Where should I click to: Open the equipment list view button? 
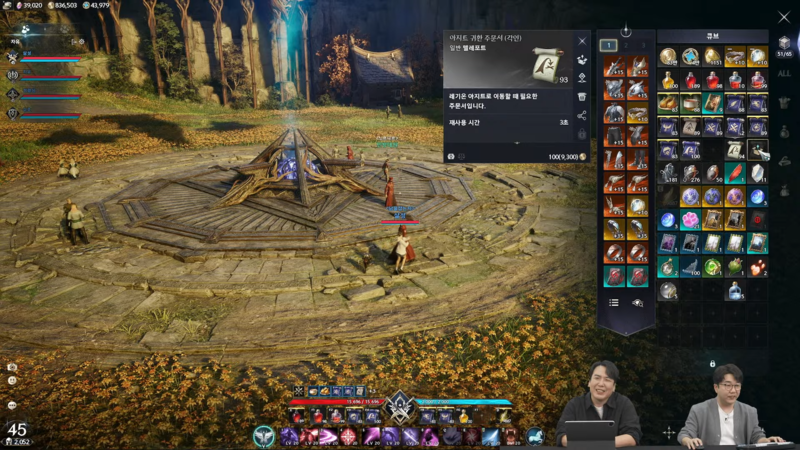click(x=614, y=302)
